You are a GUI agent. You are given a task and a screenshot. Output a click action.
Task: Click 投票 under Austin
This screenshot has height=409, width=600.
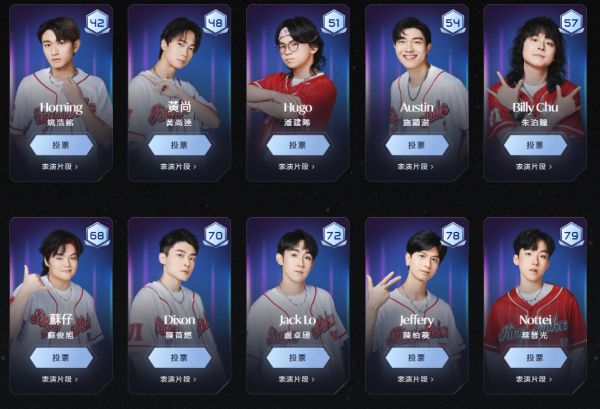click(416, 145)
